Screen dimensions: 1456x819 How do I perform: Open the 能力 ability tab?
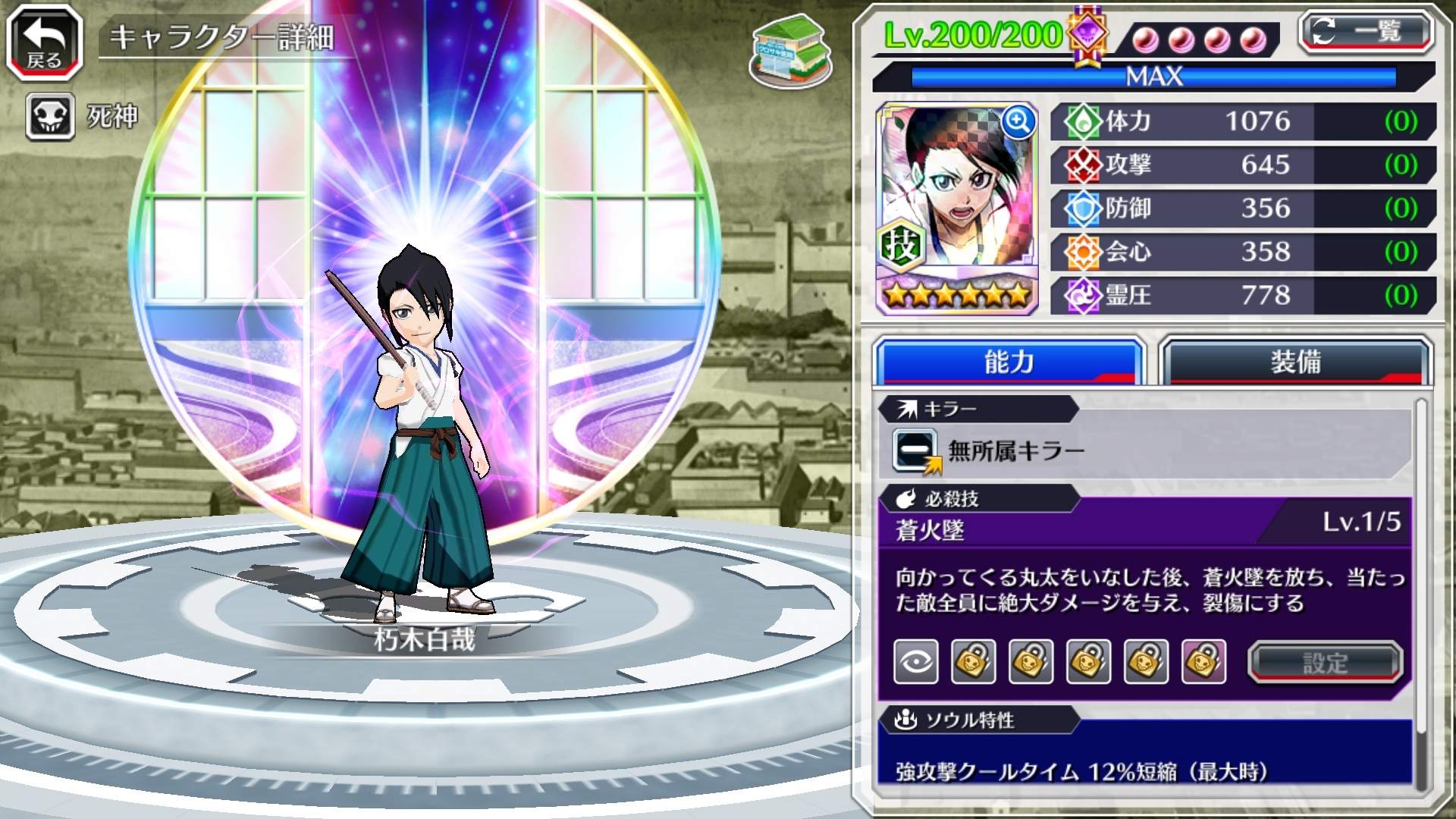pos(1009,363)
